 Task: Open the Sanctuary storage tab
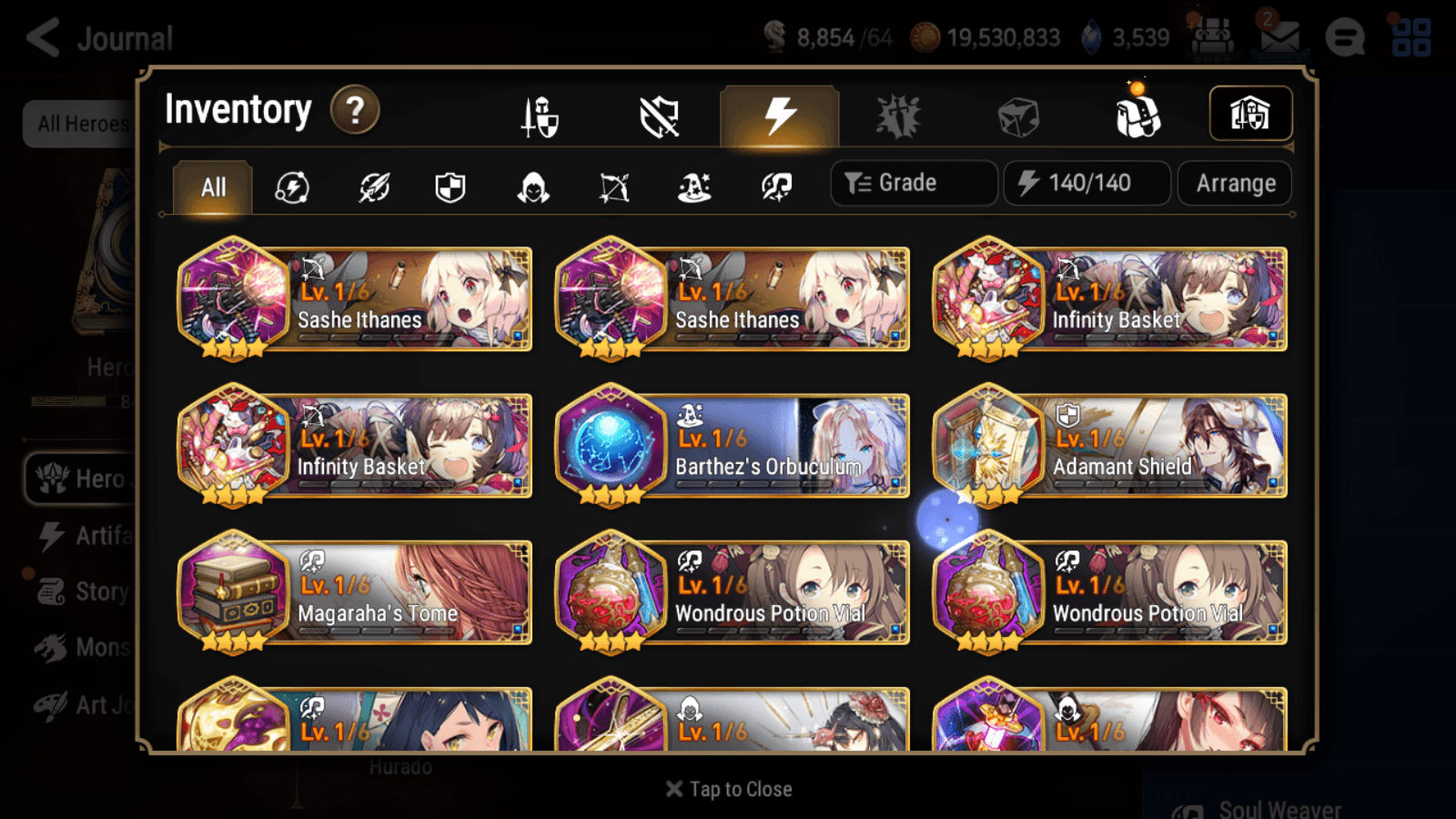pos(1251,112)
